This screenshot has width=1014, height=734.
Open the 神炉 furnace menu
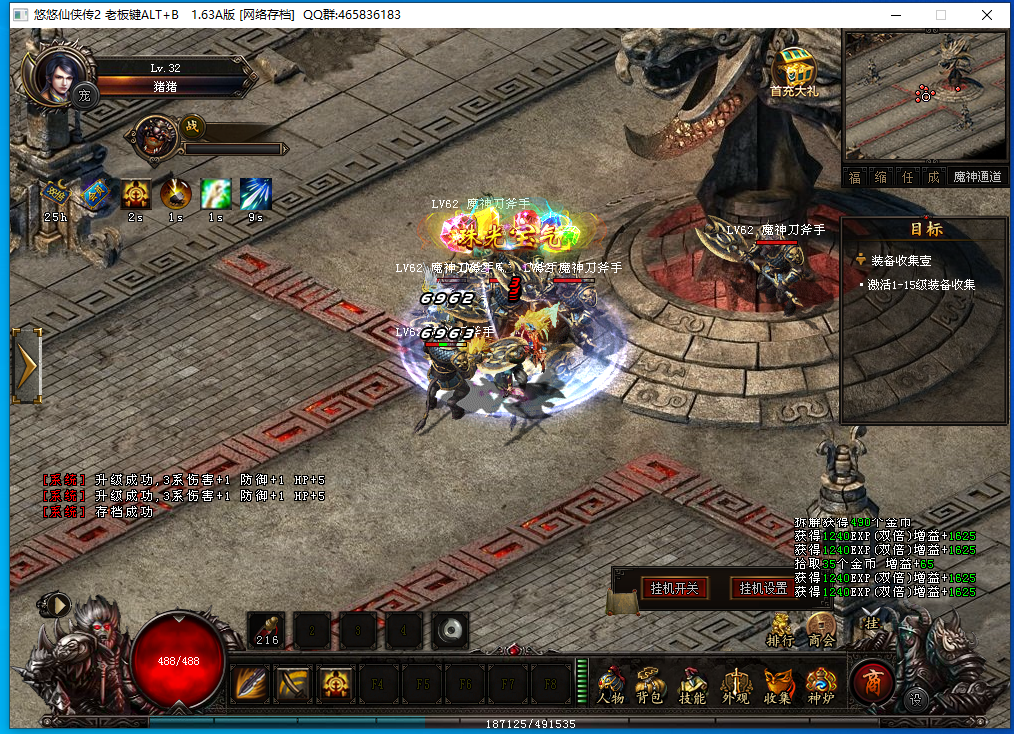pyautogui.click(x=820, y=685)
